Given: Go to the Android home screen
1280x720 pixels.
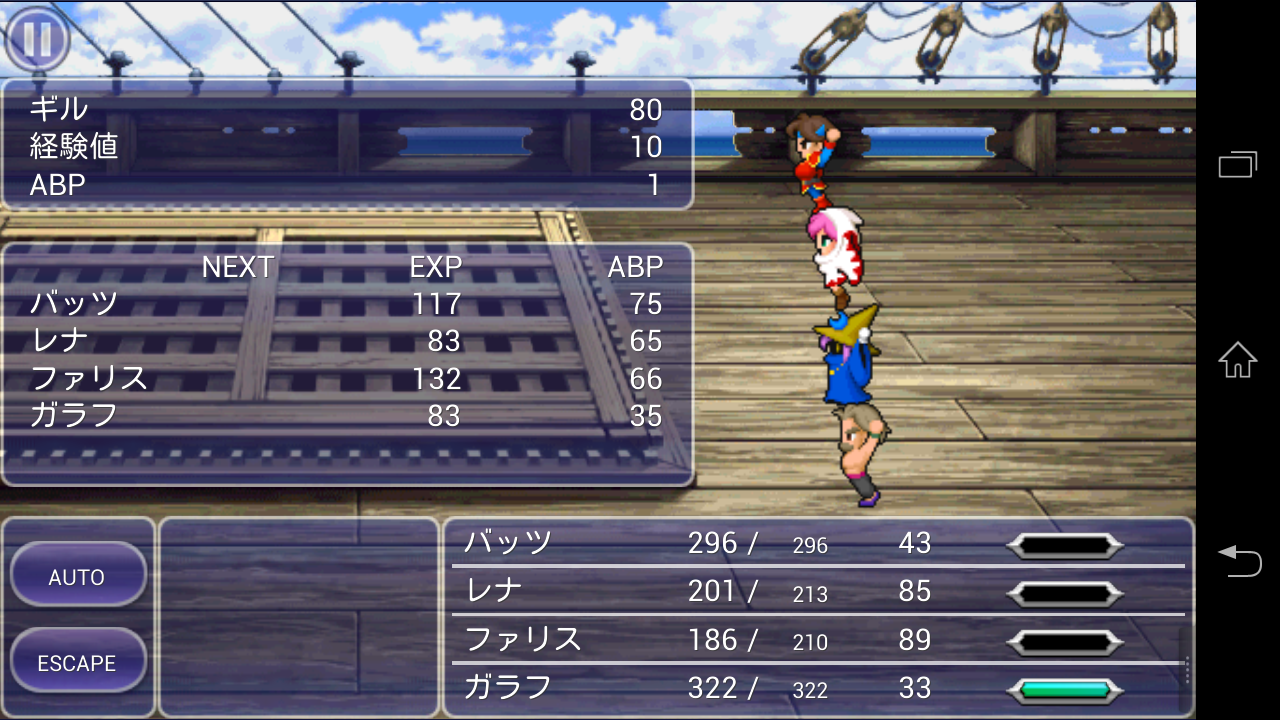Looking at the screenshot, I should (x=1238, y=360).
